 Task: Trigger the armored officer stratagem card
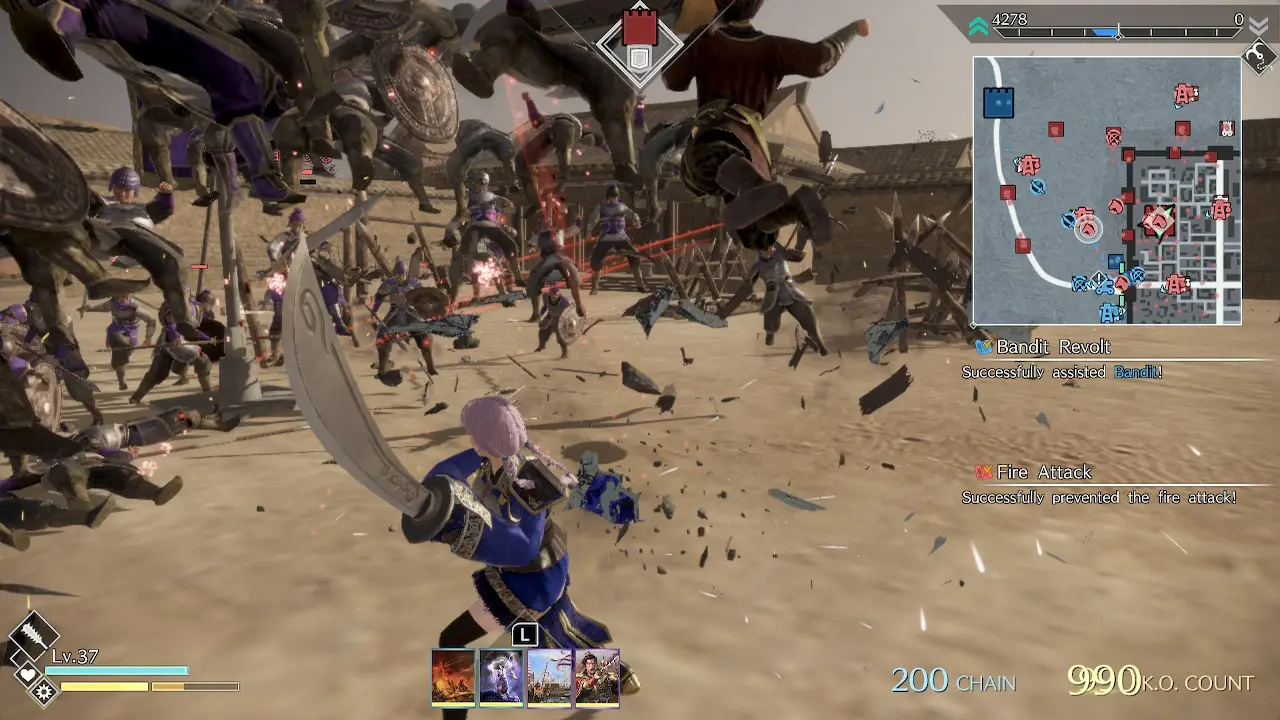[x=597, y=677]
